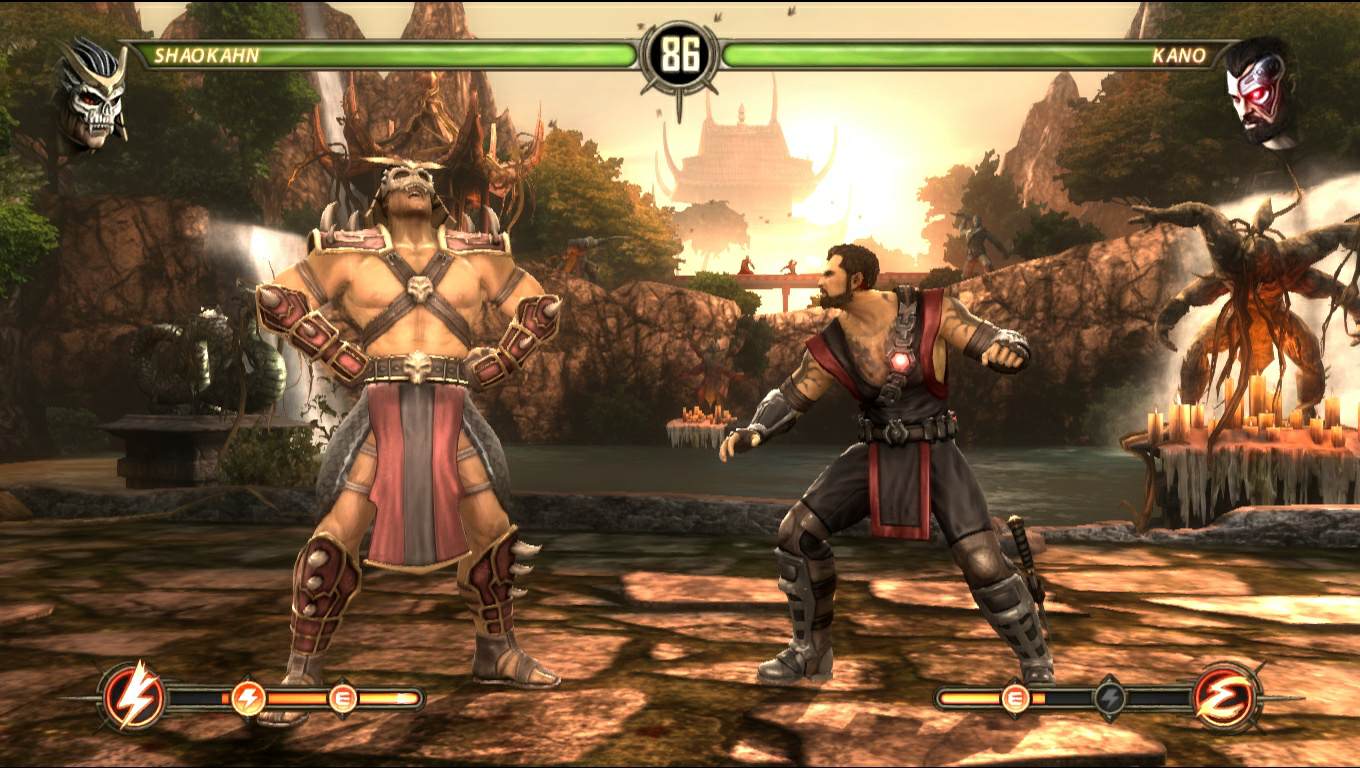This screenshot has height=768, width=1360.
Task: Click Shao Kahn's skull-helmet portrait
Action: pos(92,95)
